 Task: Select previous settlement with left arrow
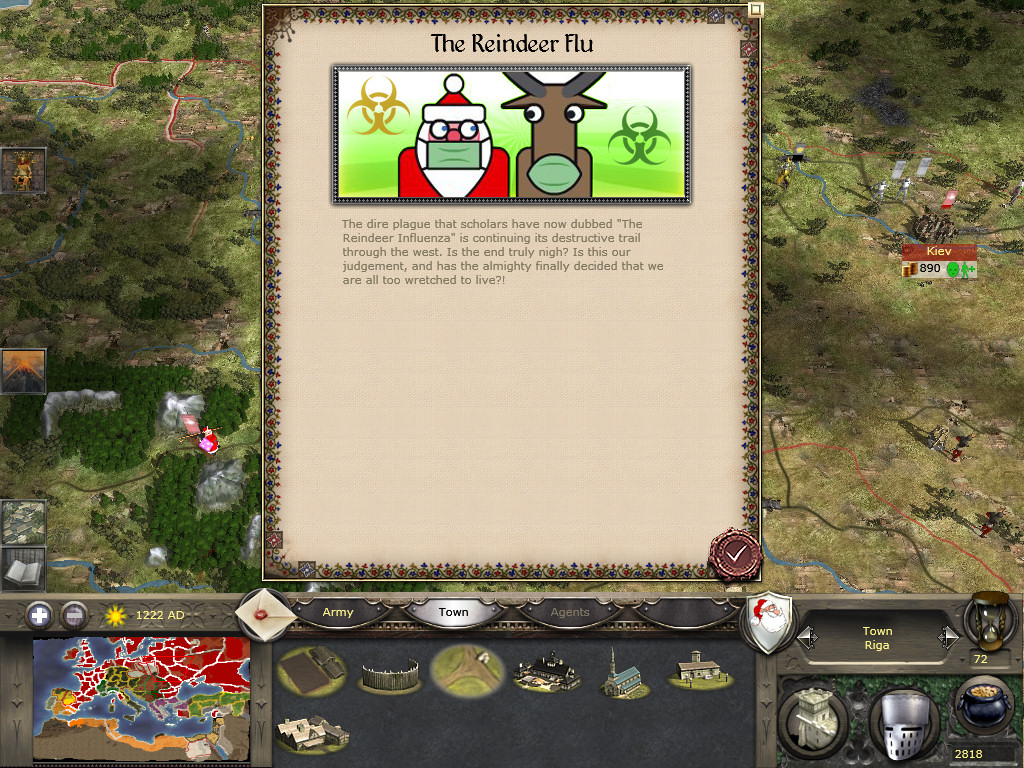click(807, 636)
